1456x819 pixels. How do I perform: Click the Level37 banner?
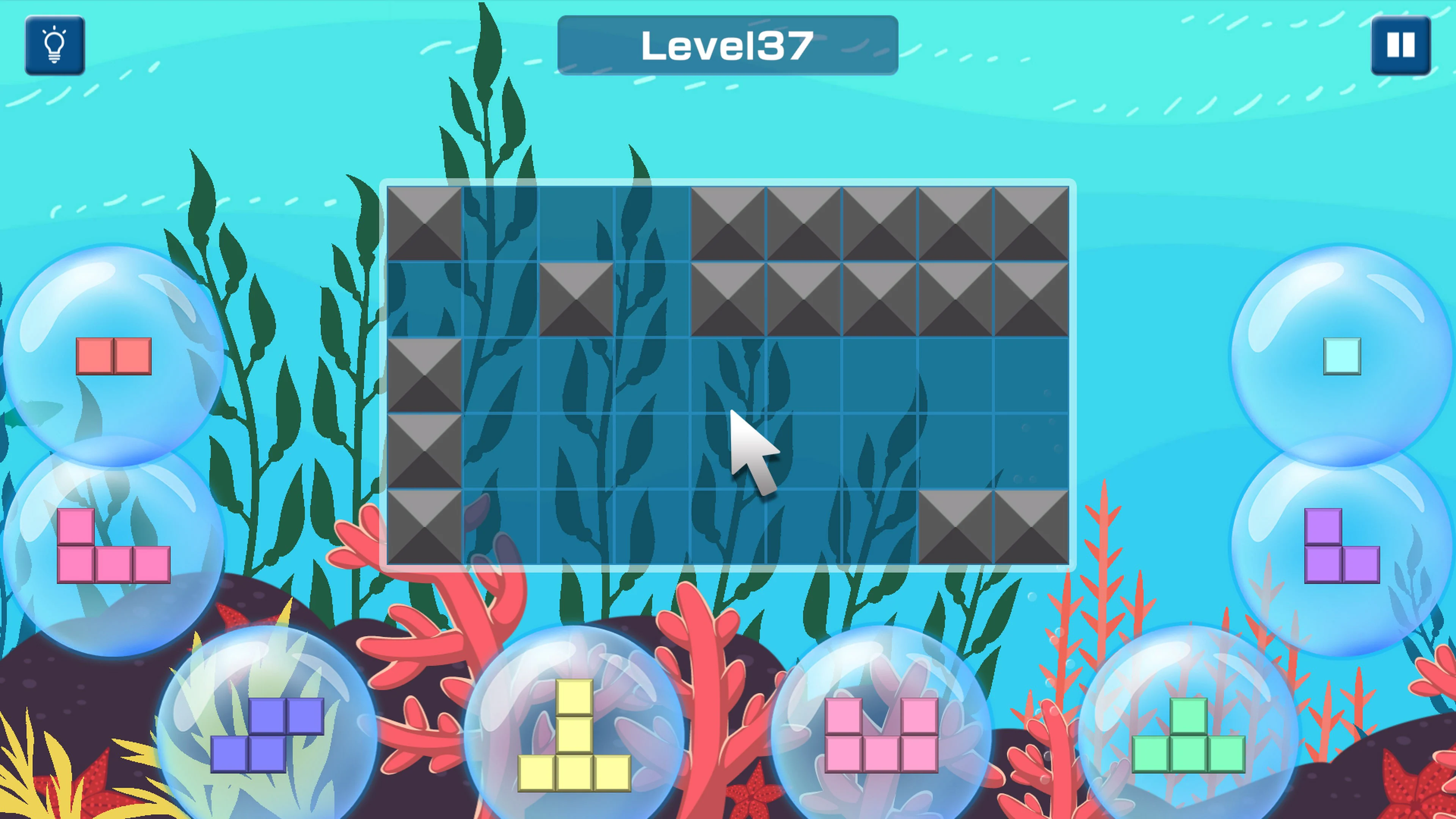728,46
